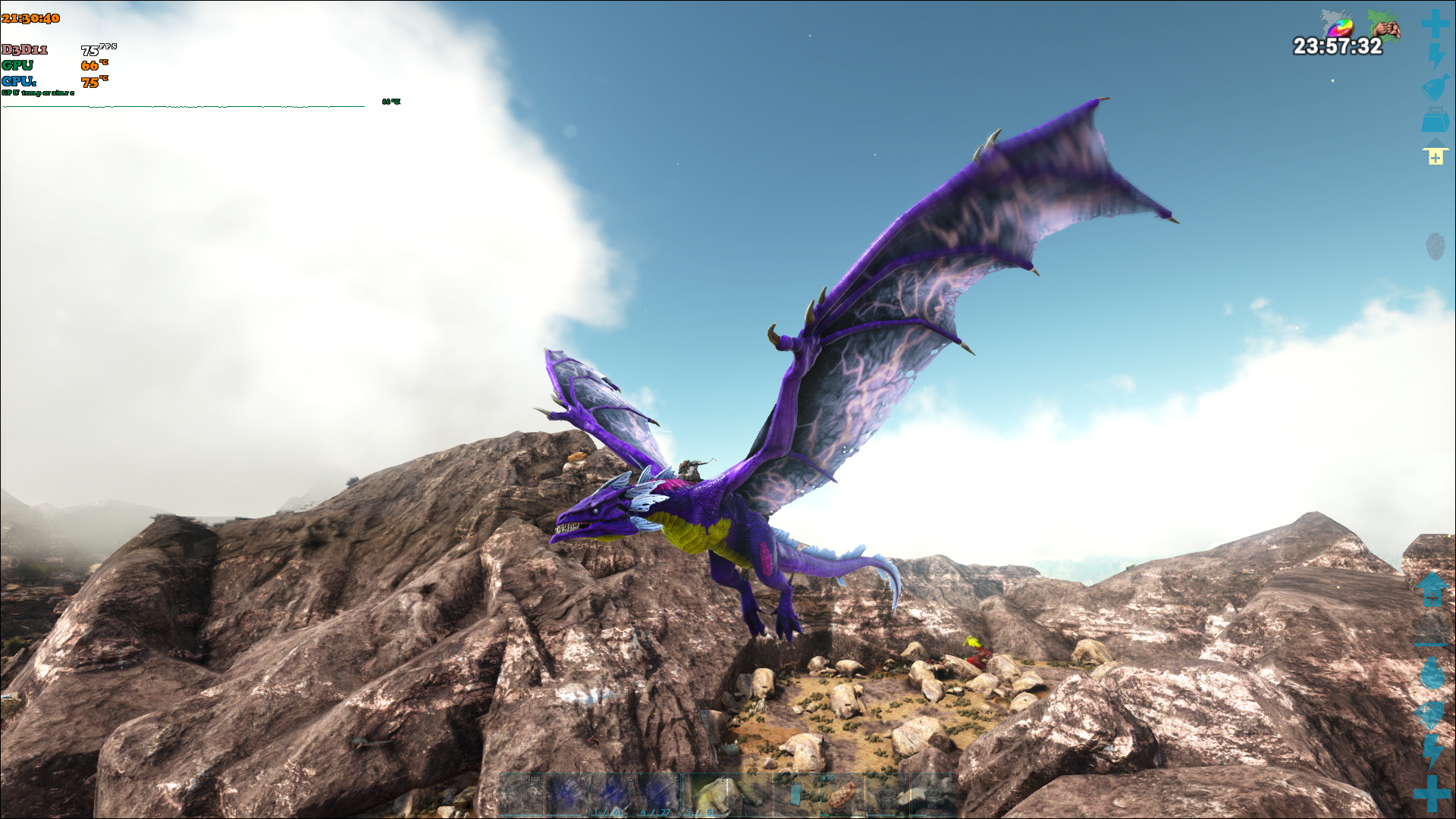Select the light blue rectangle hotbar item
This screenshot has height=819, width=1456.
795,795
